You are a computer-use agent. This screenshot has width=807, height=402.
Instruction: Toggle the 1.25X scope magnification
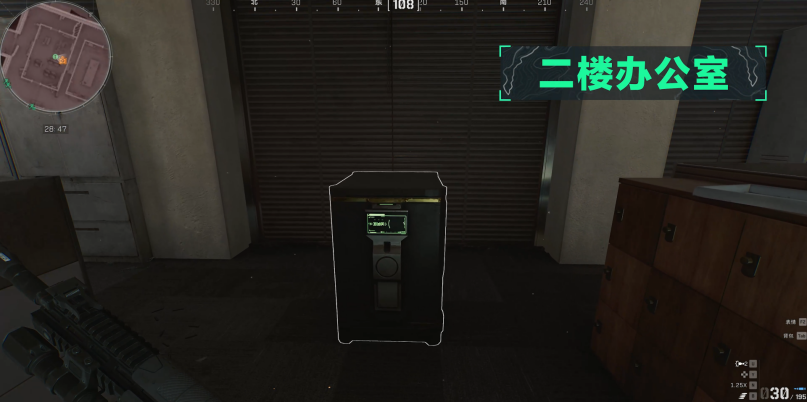click(x=738, y=385)
